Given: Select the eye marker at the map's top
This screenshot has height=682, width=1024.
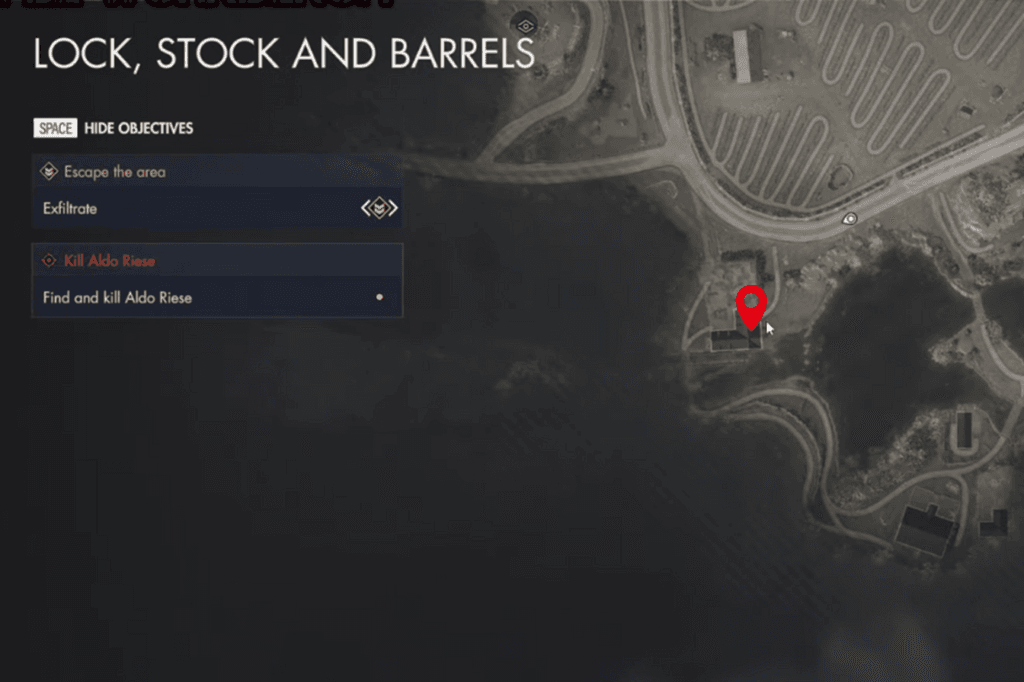Looking at the screenshot, I should (x=524, y=22).
